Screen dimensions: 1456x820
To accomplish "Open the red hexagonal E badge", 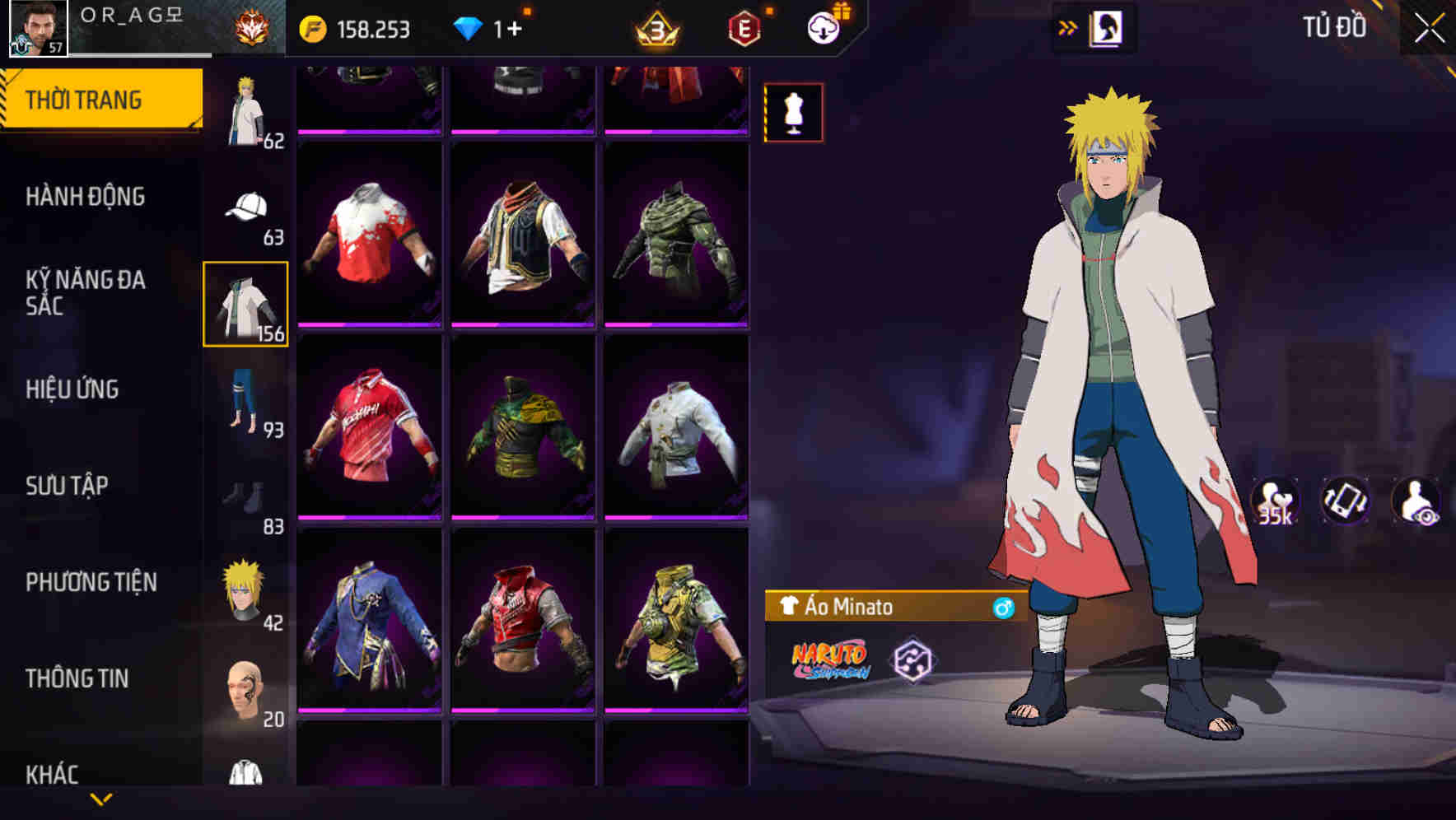I will pyautogui.click(x=744, y=27).
